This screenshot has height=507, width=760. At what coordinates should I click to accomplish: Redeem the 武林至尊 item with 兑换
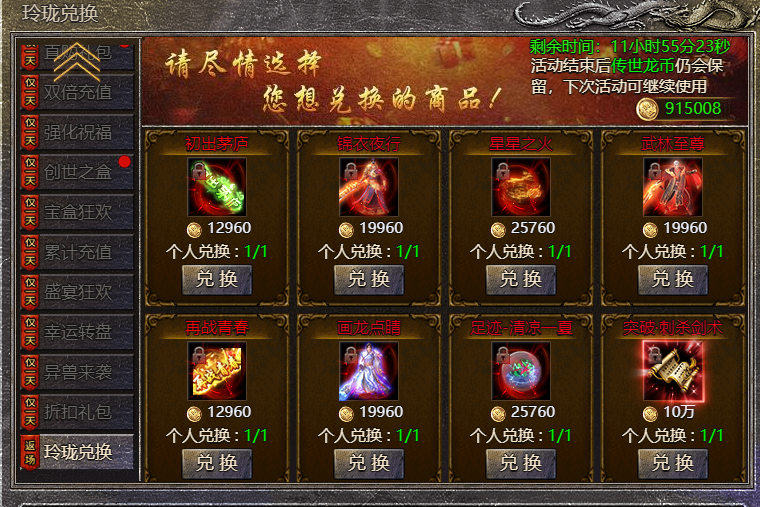point(673,279)
